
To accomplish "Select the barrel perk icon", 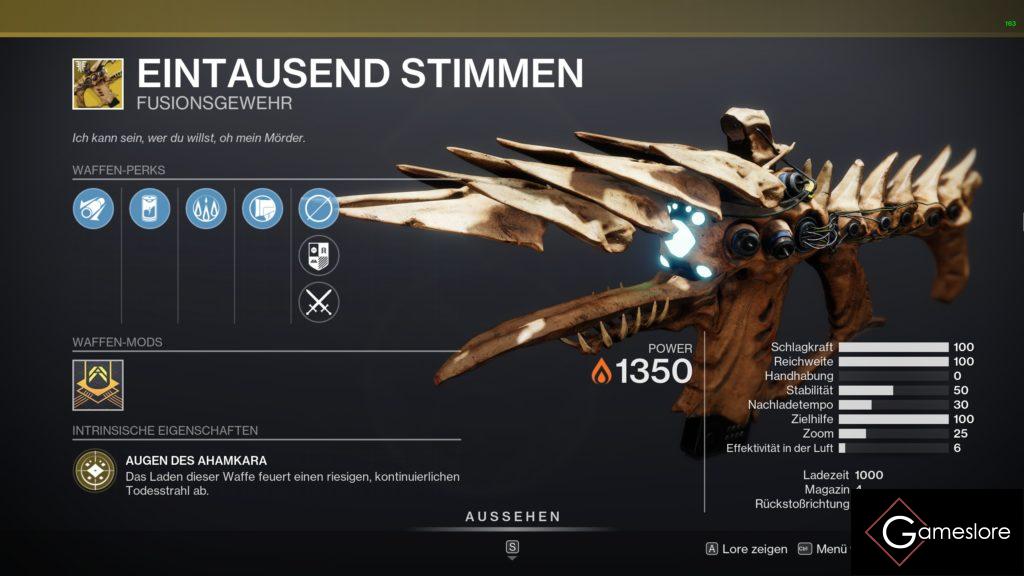I will tap(93, 209).
